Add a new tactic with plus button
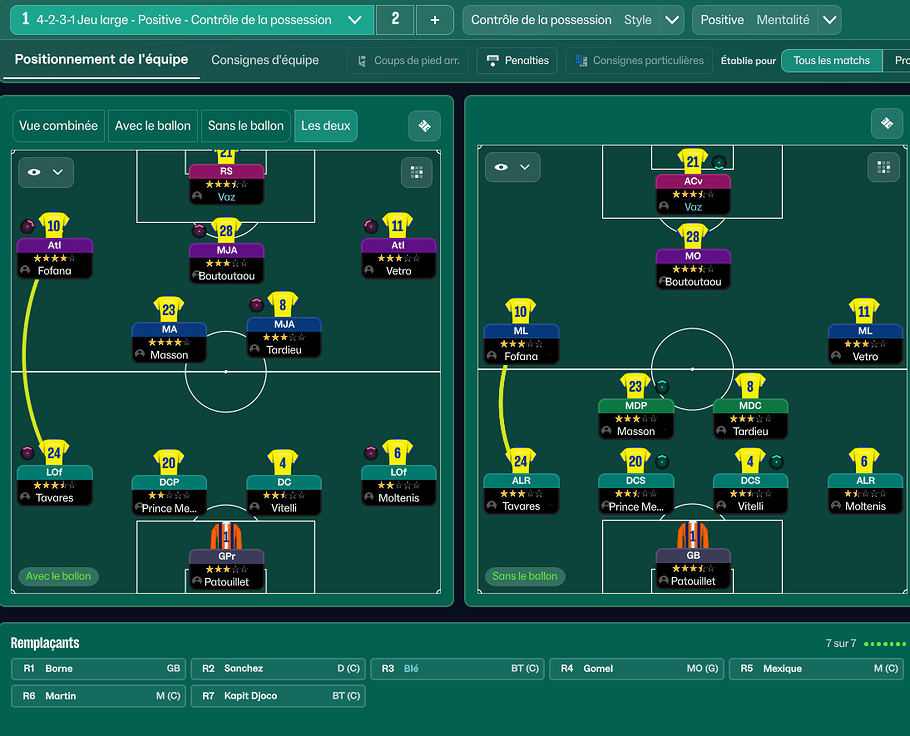The height and width of the screenshot is (736, 910). click(434, 20)
